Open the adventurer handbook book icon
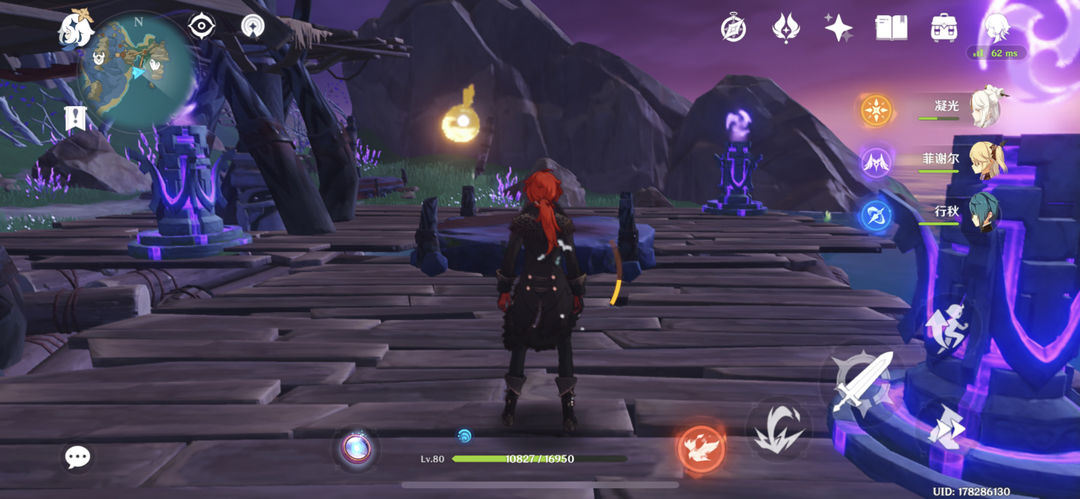This screenshot has height=499, width=1080. click(890, 27)
